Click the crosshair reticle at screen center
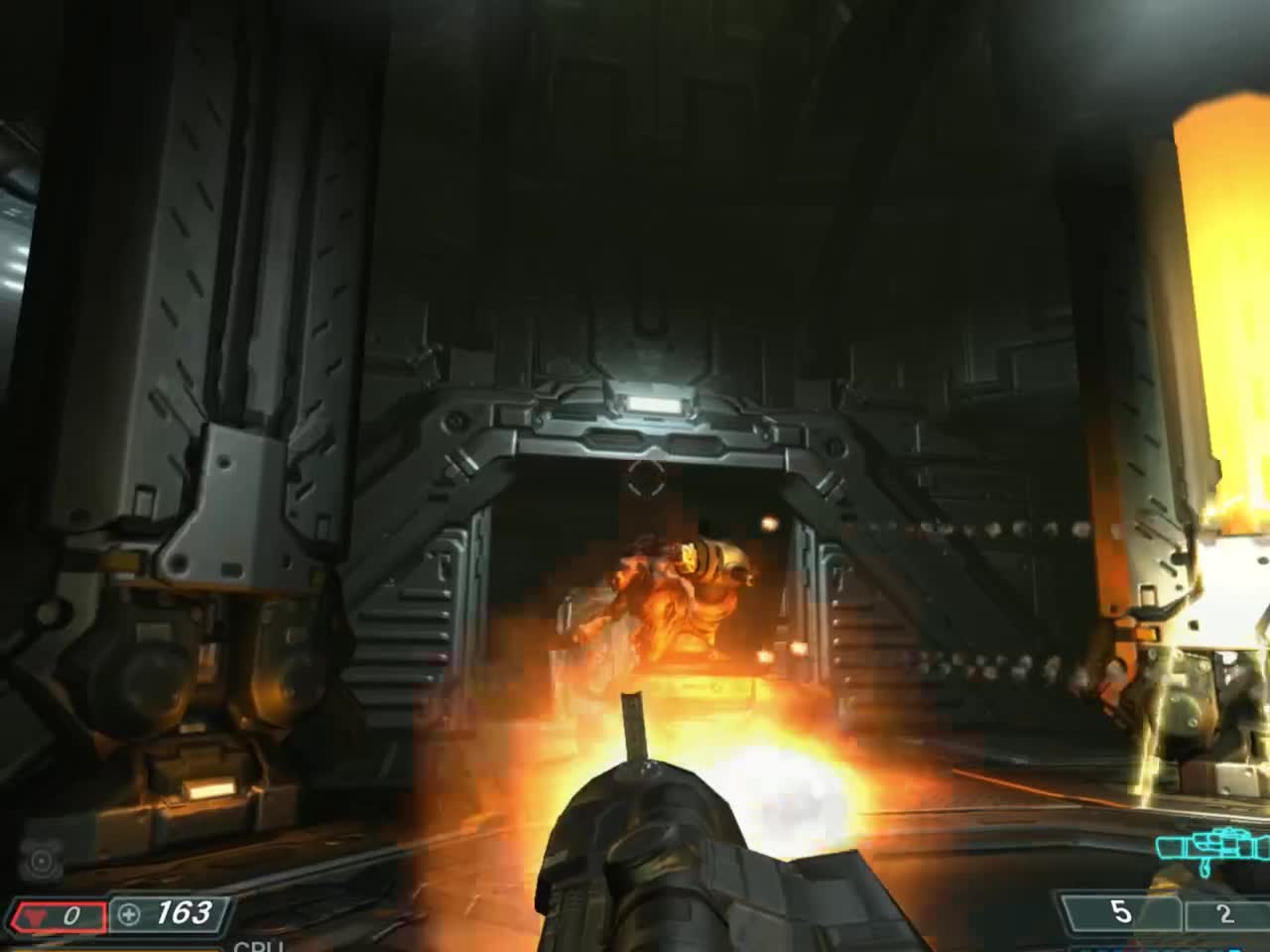Screen dimensions: 1270x952 646,478
